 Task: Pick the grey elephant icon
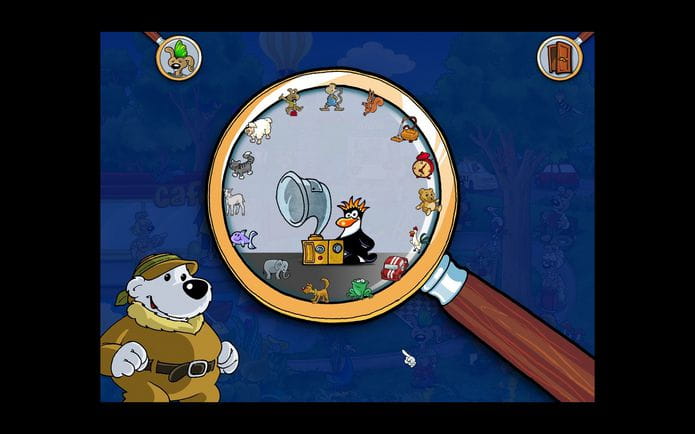point(277,270)
